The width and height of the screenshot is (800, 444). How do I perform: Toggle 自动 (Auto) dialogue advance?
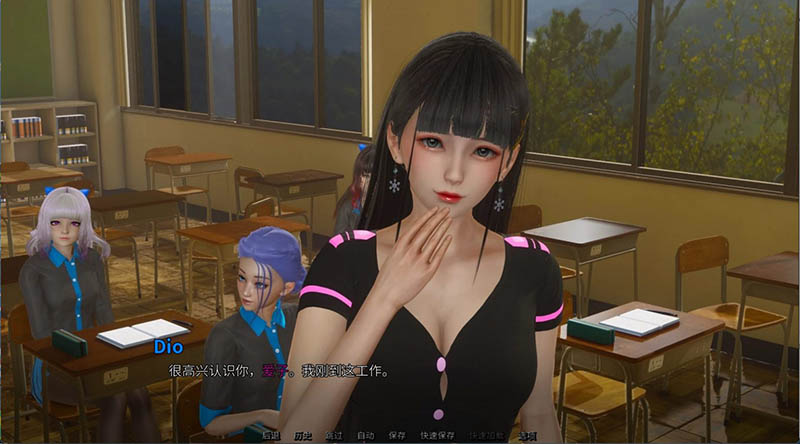click(x=365, y=436)
